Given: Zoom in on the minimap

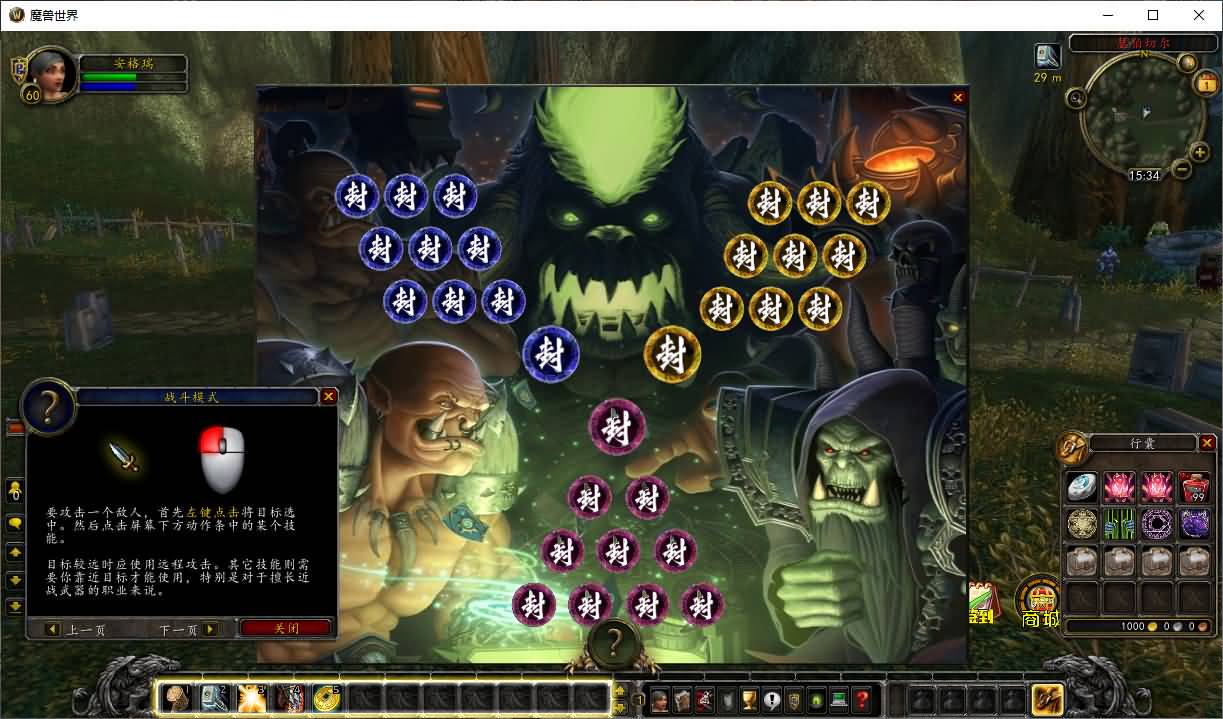Looking at the screenshot, I should click(1200, 151).
